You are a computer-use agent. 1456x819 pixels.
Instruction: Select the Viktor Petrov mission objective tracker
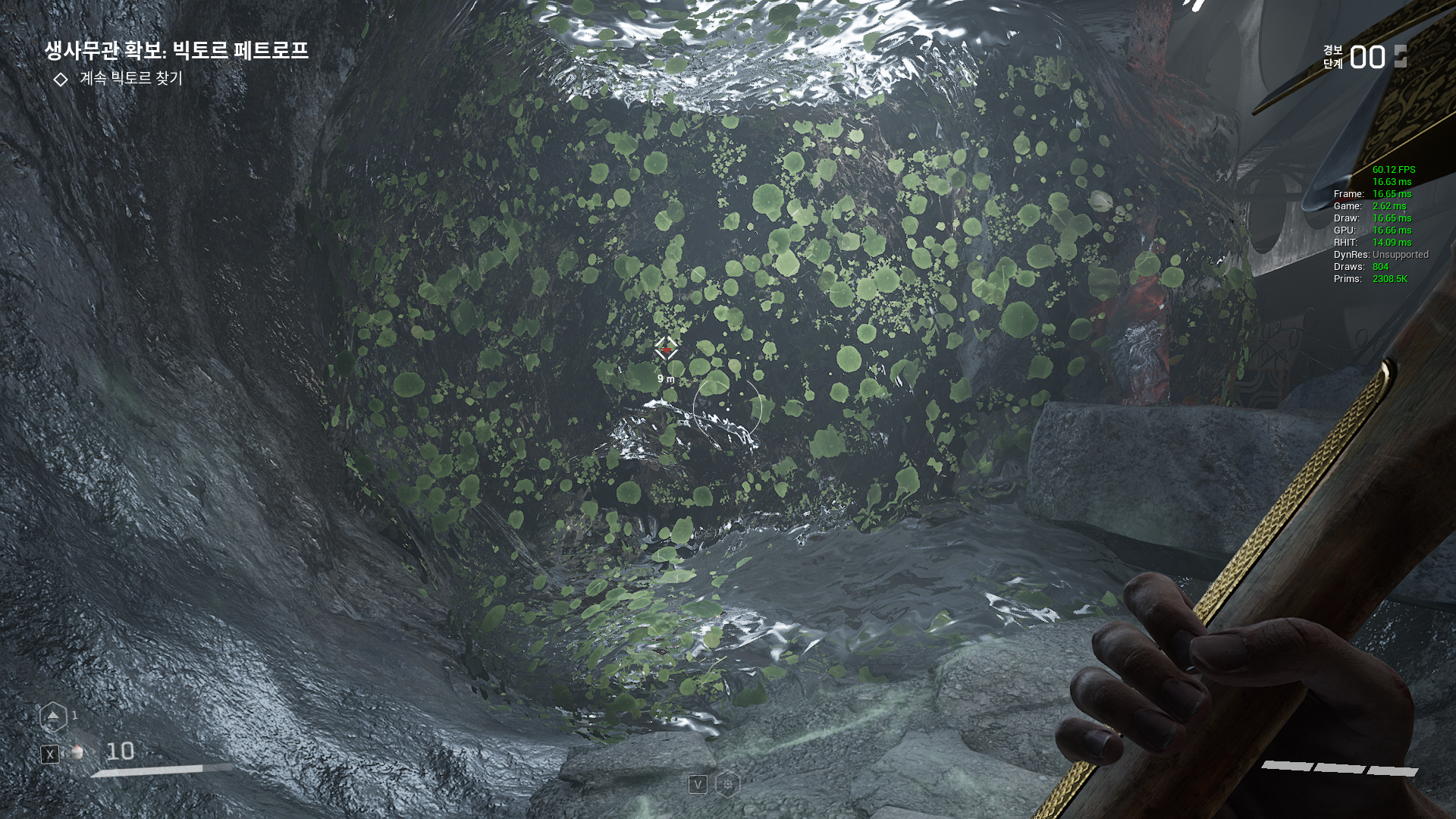[x=176, y=51]
